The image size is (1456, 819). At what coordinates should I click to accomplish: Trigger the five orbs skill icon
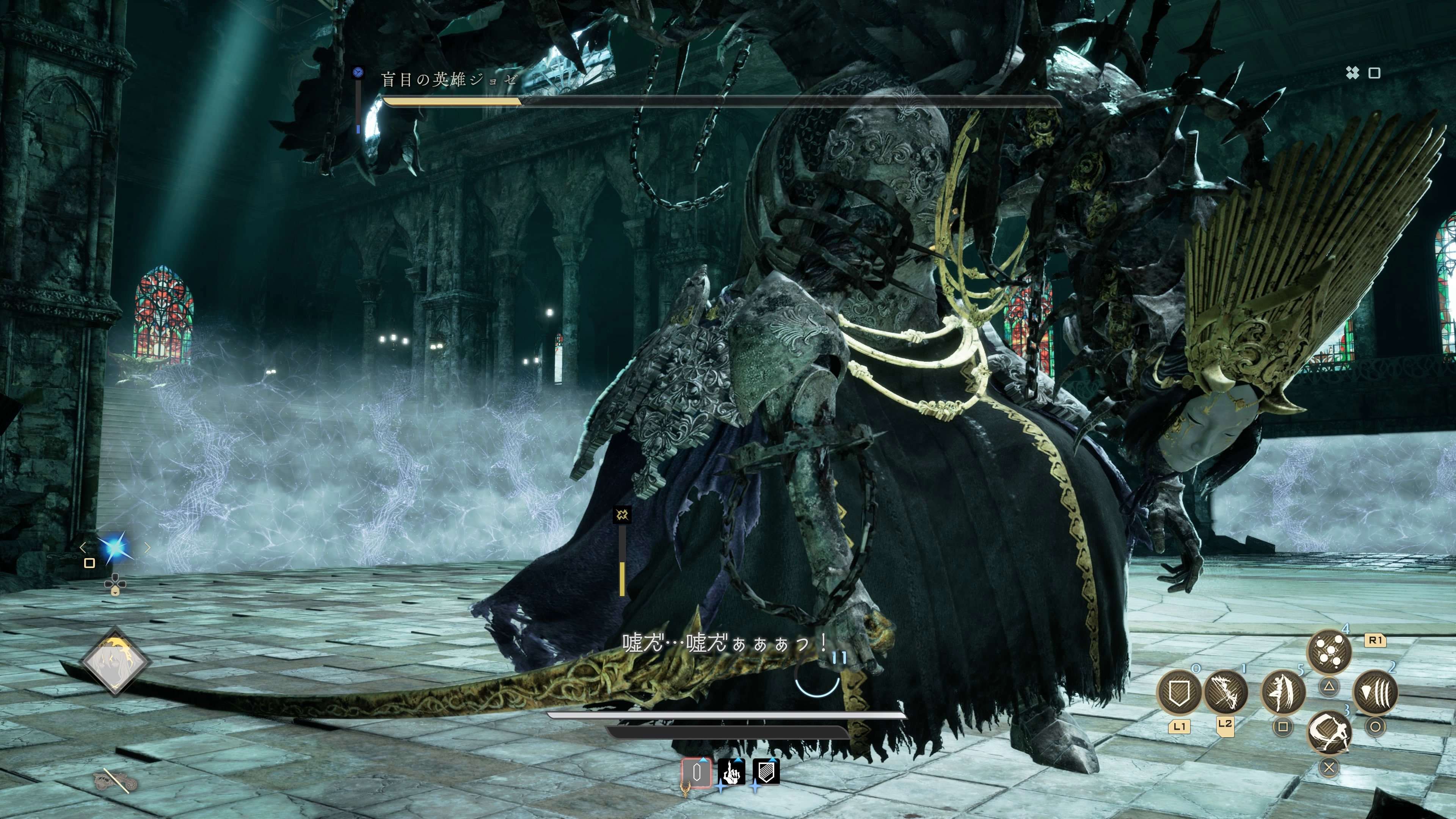(x=1329, y=651)
